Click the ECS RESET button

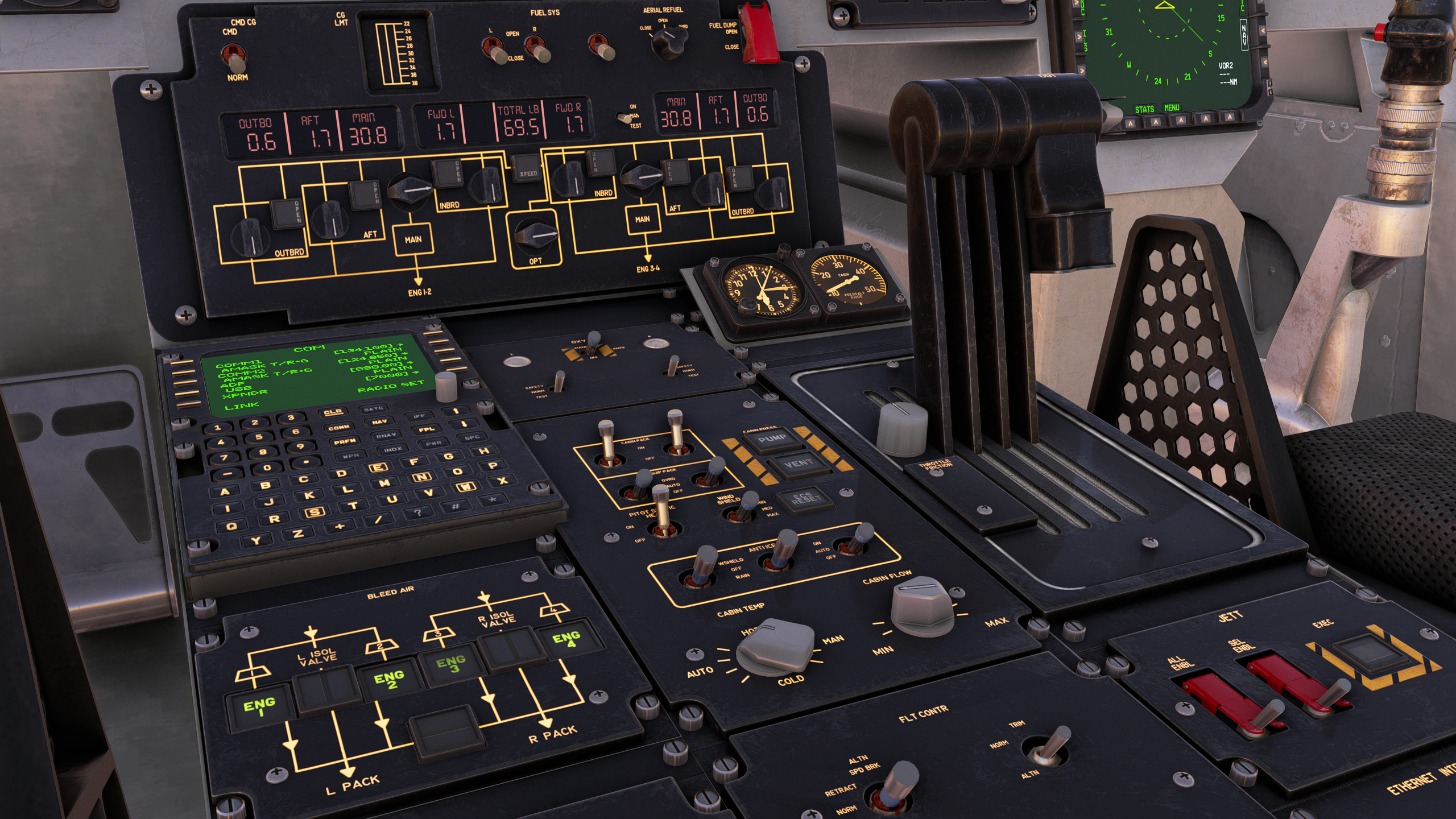point(805,498)
